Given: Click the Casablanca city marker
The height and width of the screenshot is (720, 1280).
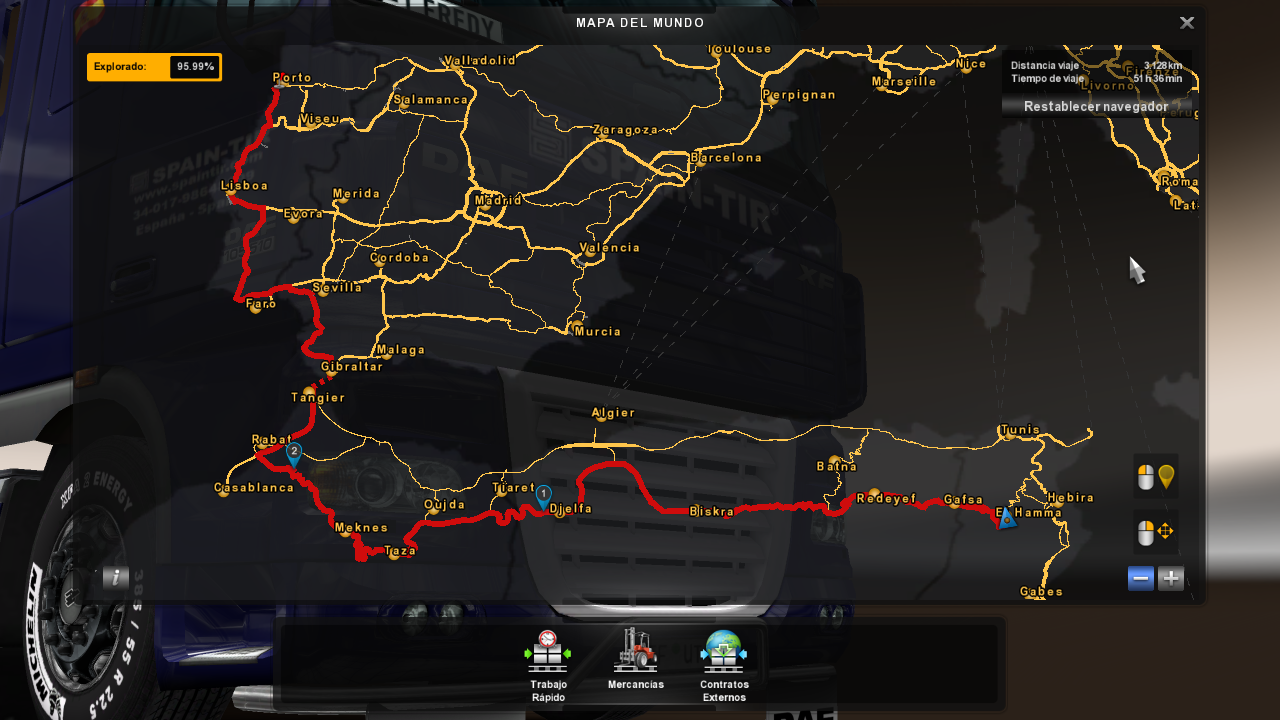Looking at the screenshot, I should 222,492.
